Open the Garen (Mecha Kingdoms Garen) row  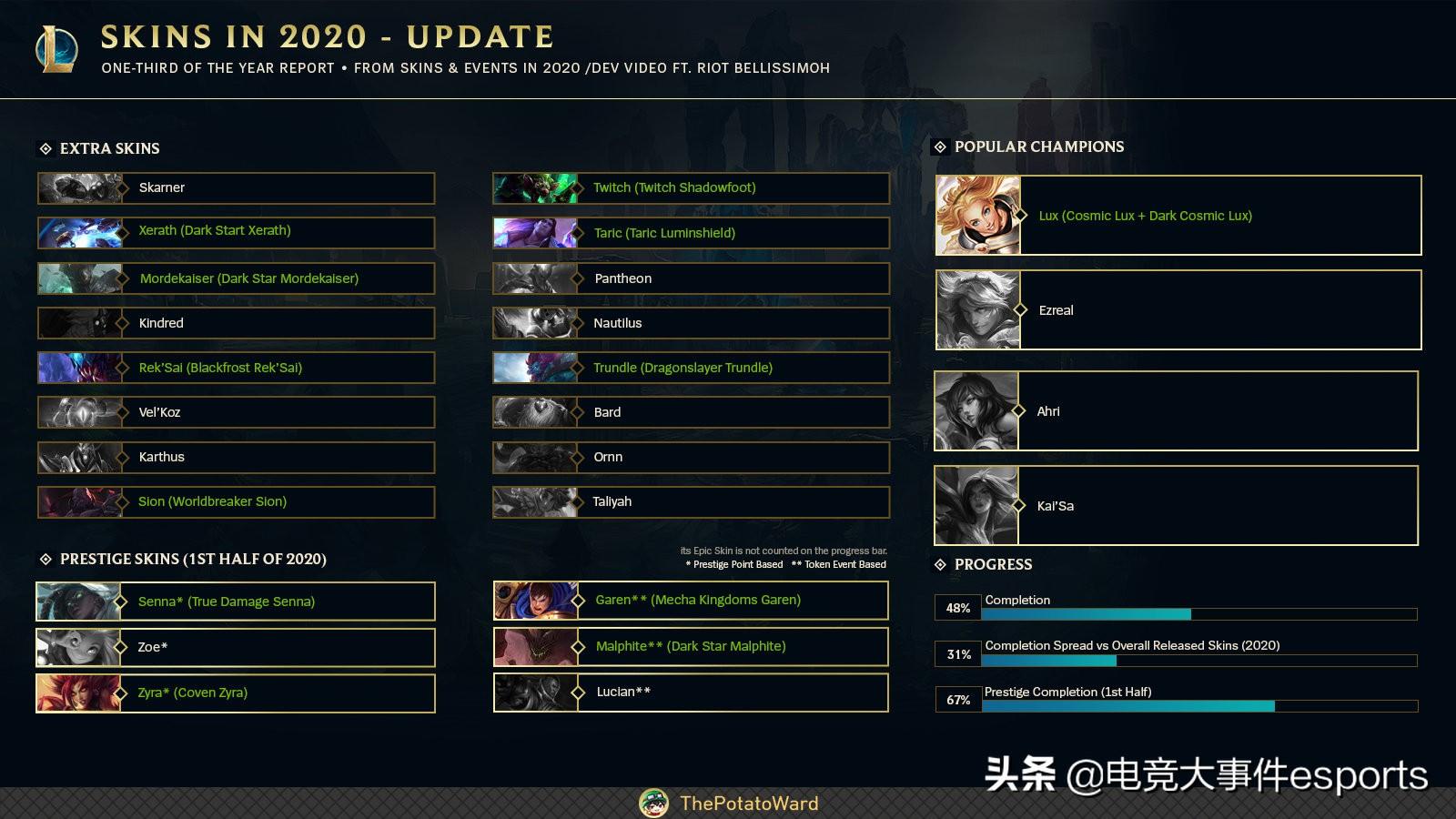692,601
